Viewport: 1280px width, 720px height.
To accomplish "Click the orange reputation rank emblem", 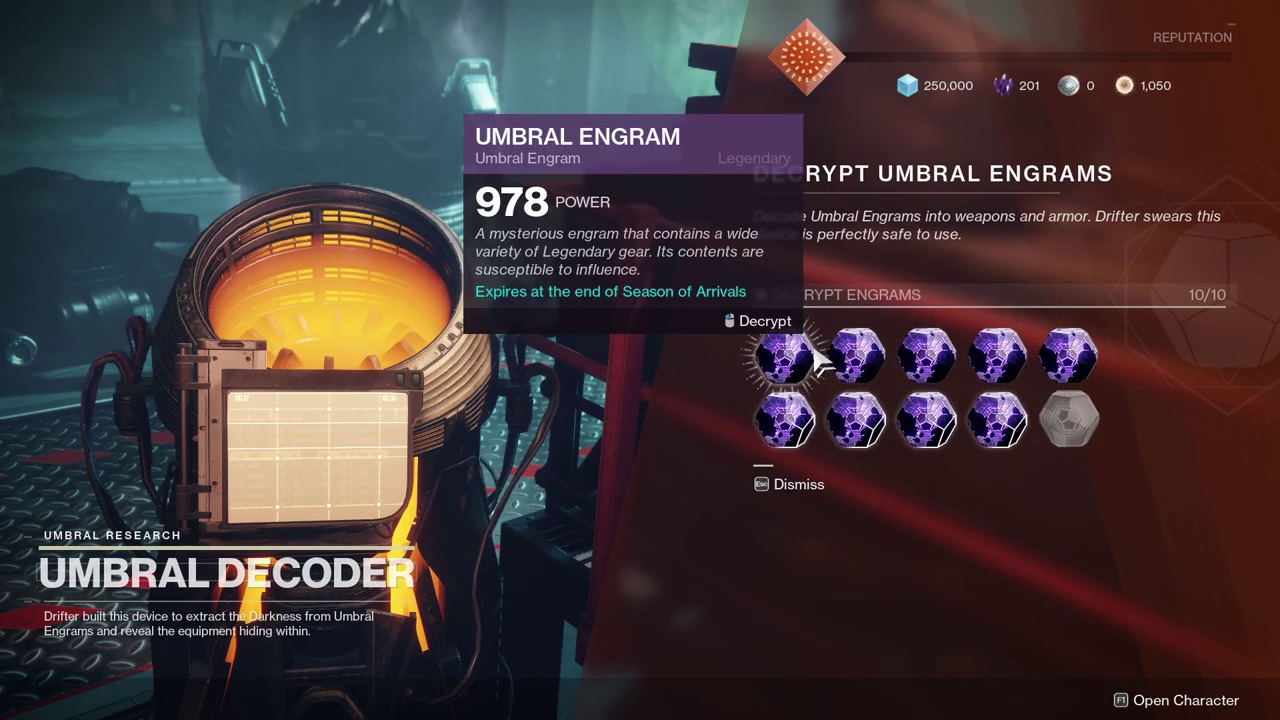I will click(806, 56).
